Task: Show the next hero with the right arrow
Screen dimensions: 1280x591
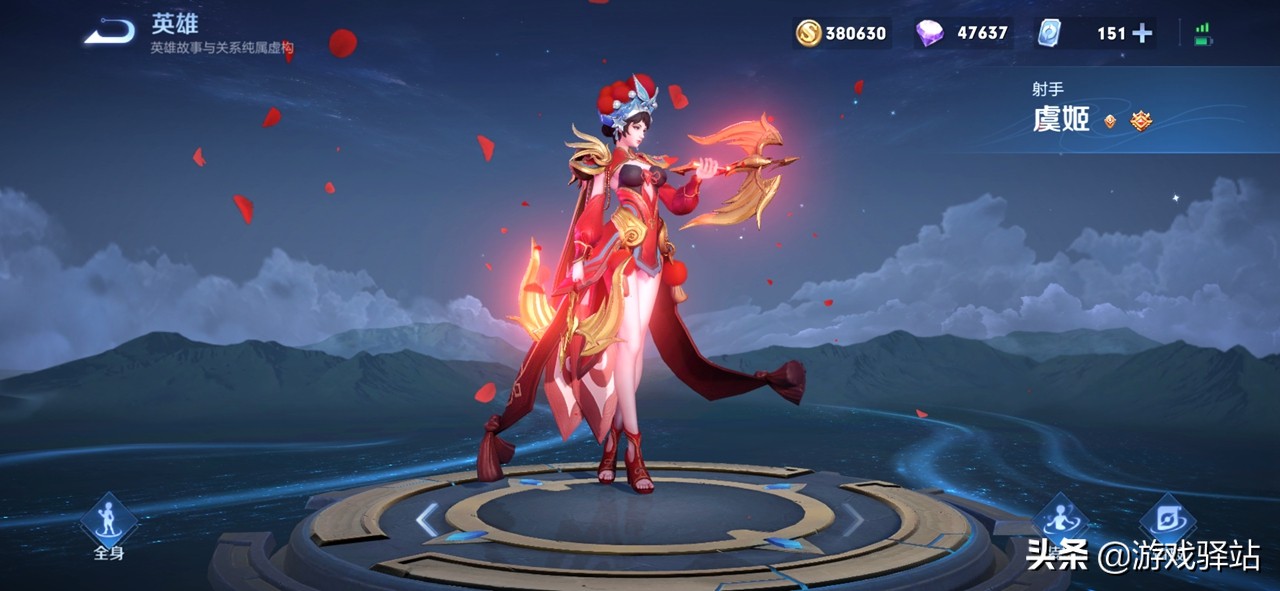Action: point(852,519)
